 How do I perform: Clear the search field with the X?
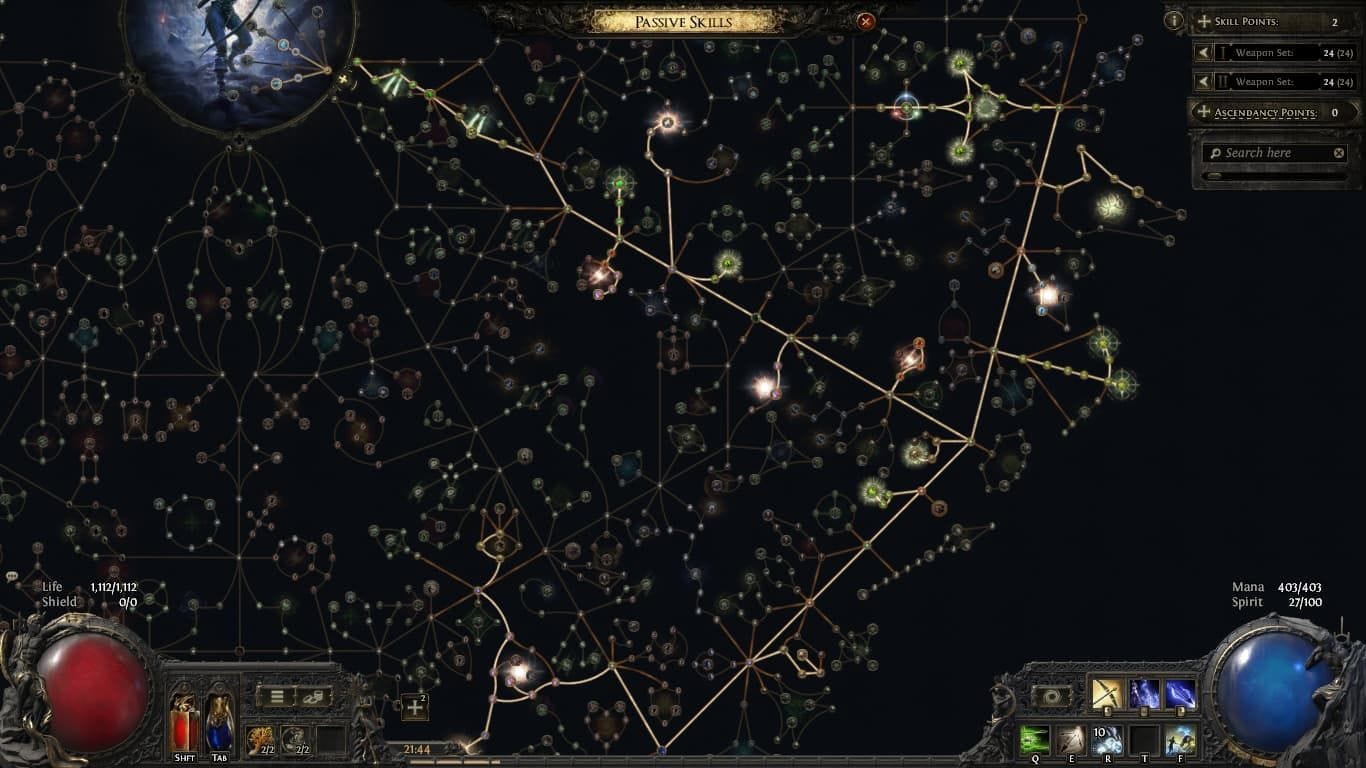pyautogui.click(x=1338, y=153)
